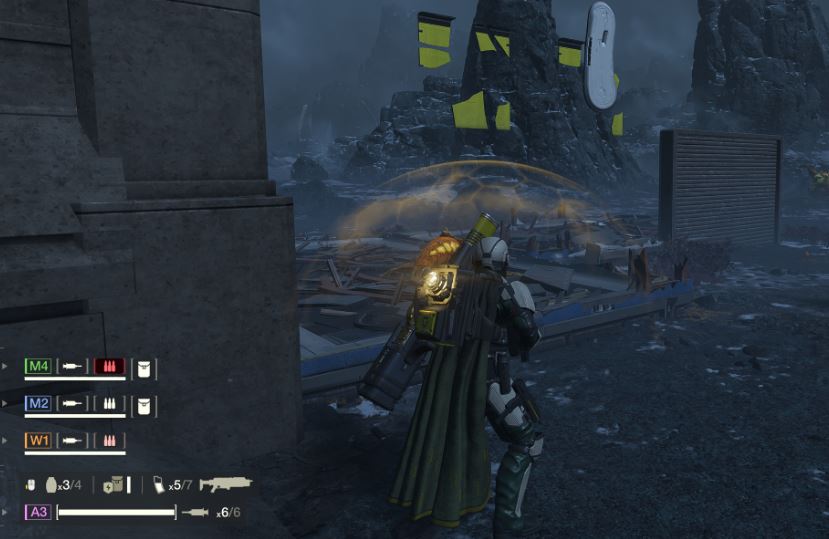Viewport: 829px width, 539px height.
Task: Select the shield generator backpack icon
Action: pyautogui.click(x=113, y=485)
